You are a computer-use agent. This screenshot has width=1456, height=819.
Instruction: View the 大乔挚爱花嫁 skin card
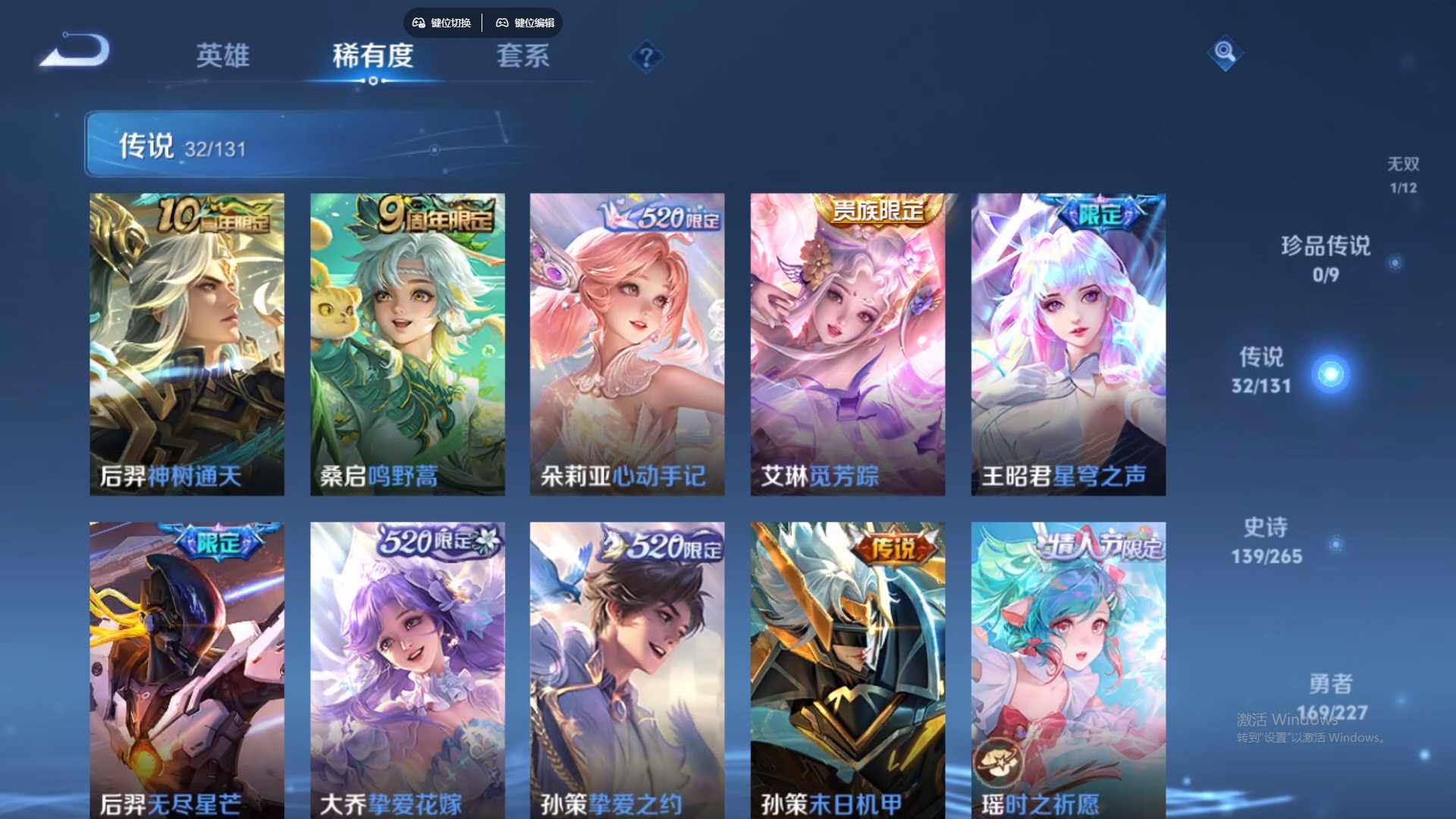pos(407,667)
